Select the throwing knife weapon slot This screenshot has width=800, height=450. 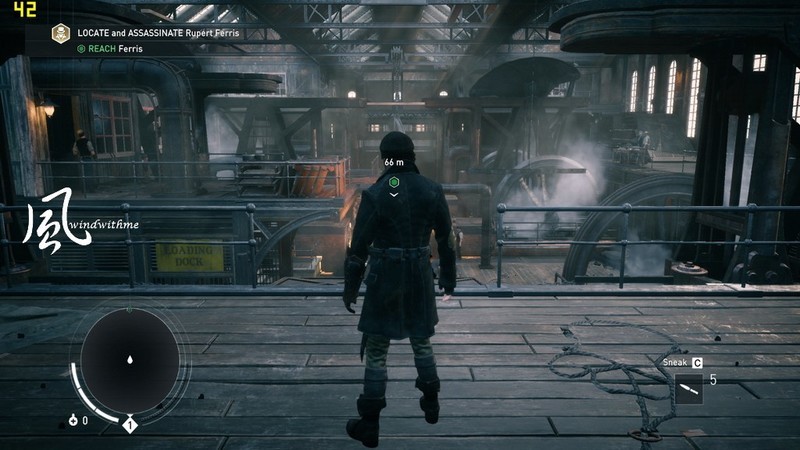pos(688,387)
